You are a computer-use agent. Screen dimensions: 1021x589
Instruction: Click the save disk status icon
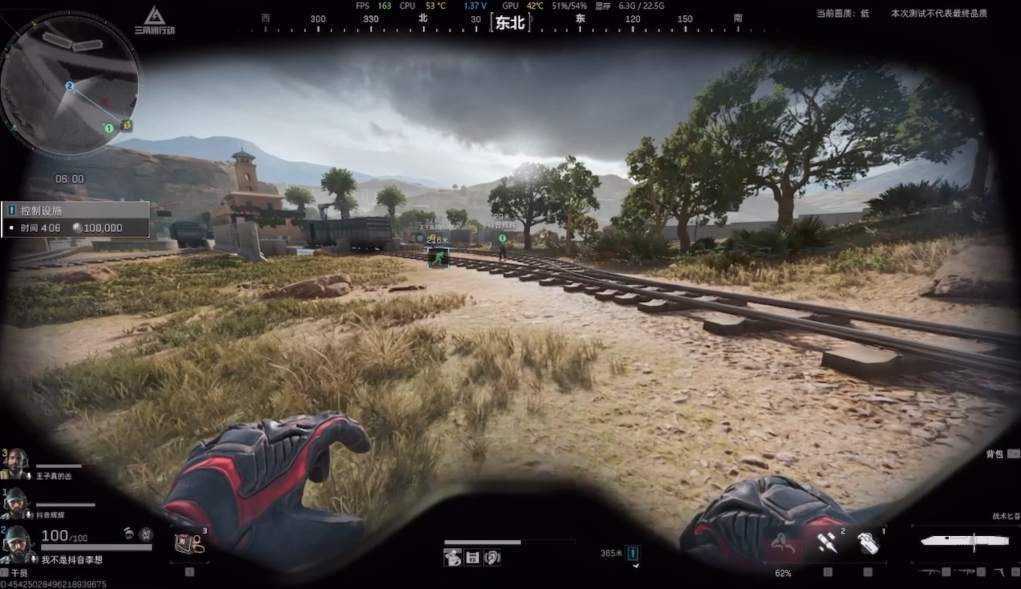click(x=471, y=558)
